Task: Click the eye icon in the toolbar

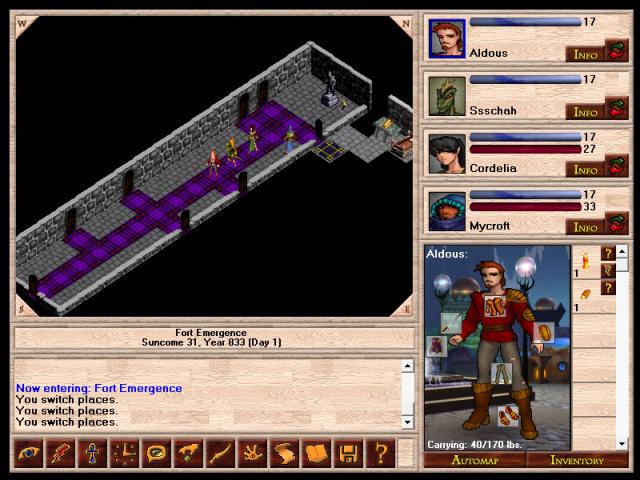Action: [28, 454]
